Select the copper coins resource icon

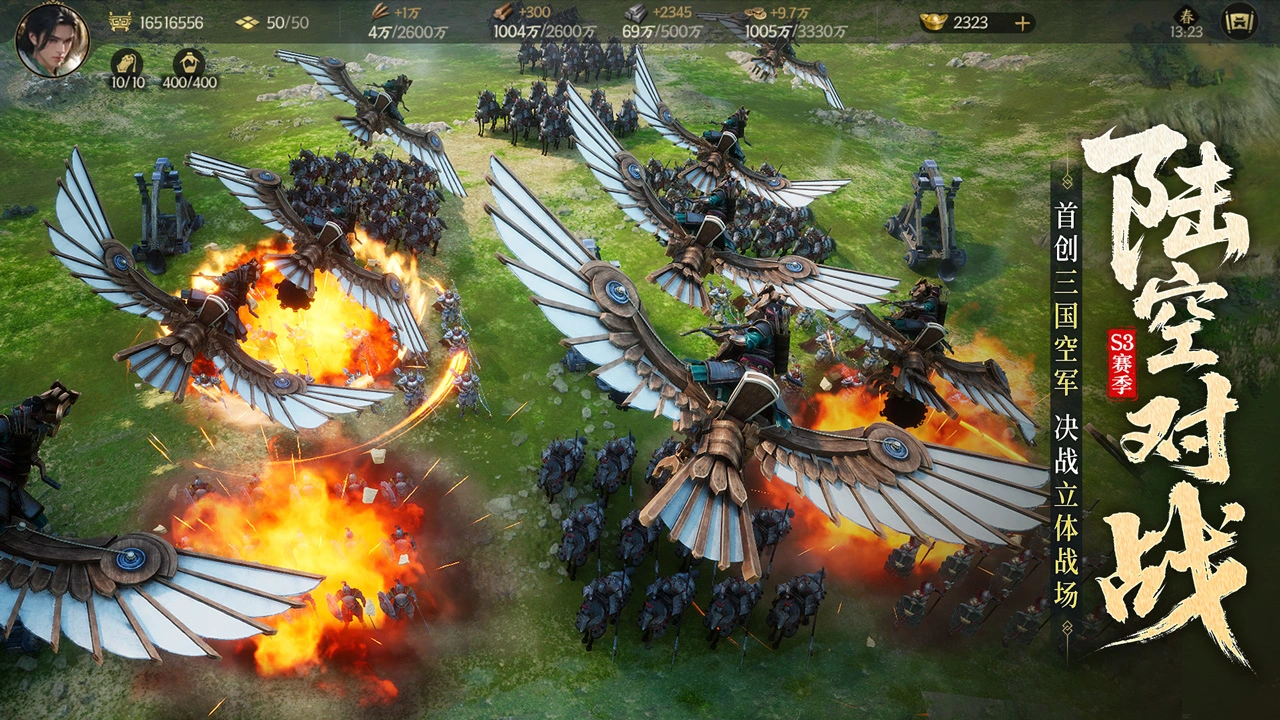pos(758,13)
